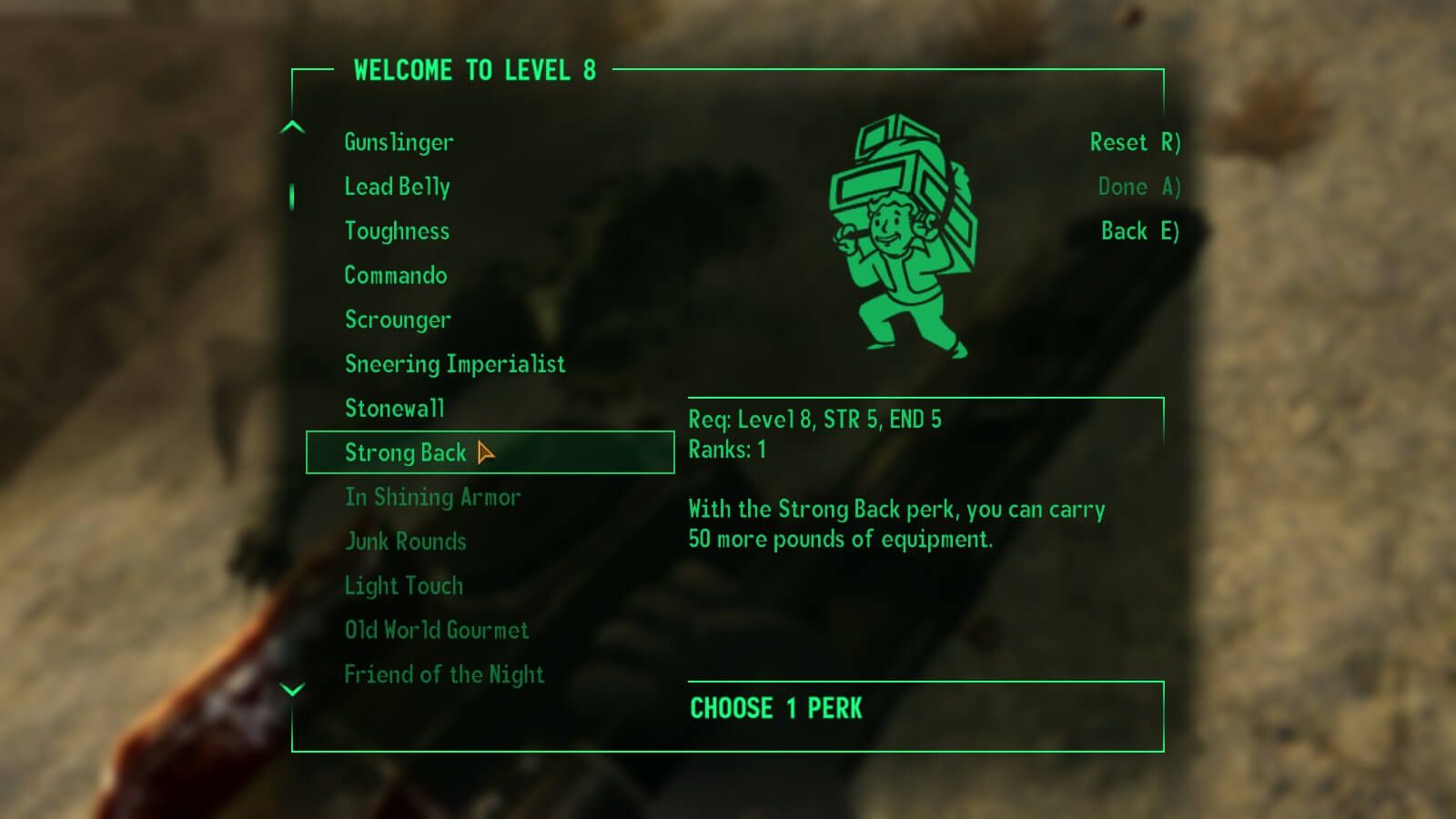
Task: Pick the Sneering Imperialist perk
Action: coord(454,364)
